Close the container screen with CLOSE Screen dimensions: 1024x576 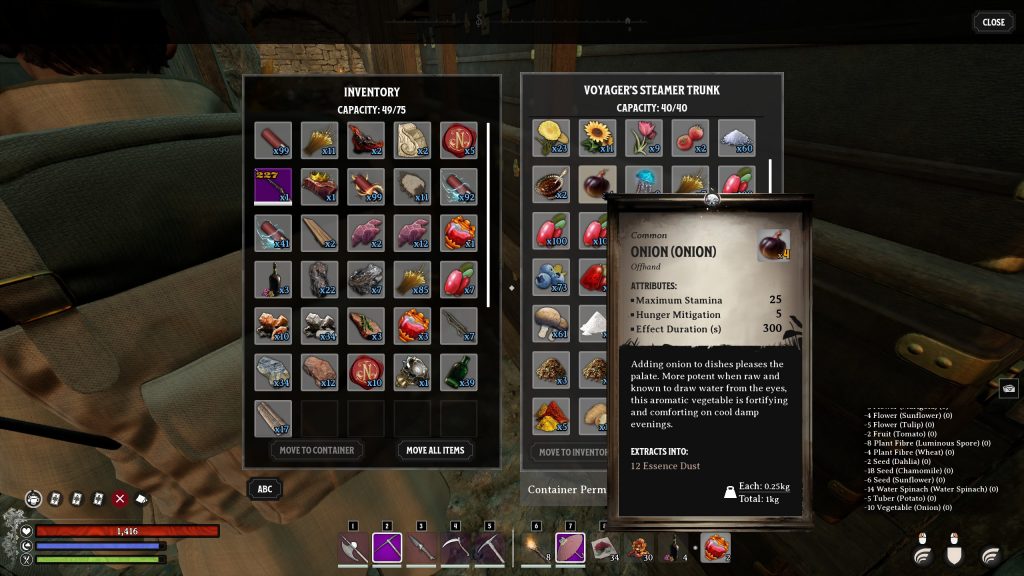pyautogui.click(x=993, y=22)
